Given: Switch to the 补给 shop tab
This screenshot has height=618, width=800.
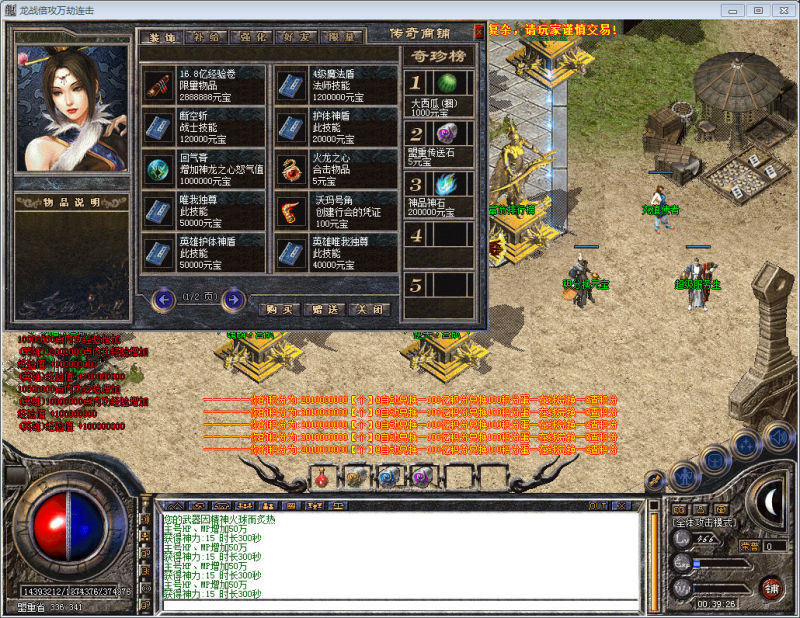Looking at the screenshot, I should [205, 37].
